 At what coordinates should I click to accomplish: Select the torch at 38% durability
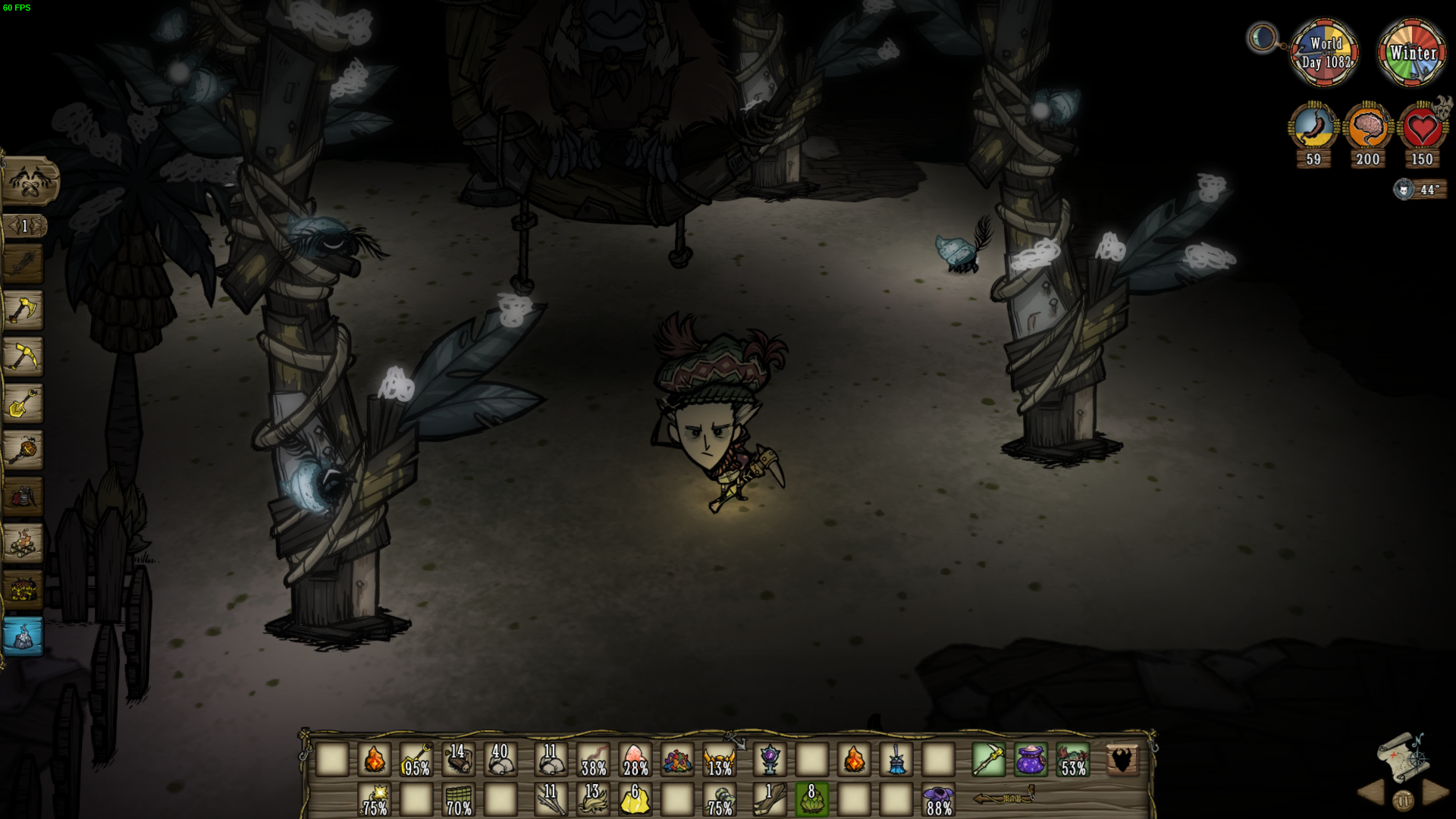pos(593,761)
